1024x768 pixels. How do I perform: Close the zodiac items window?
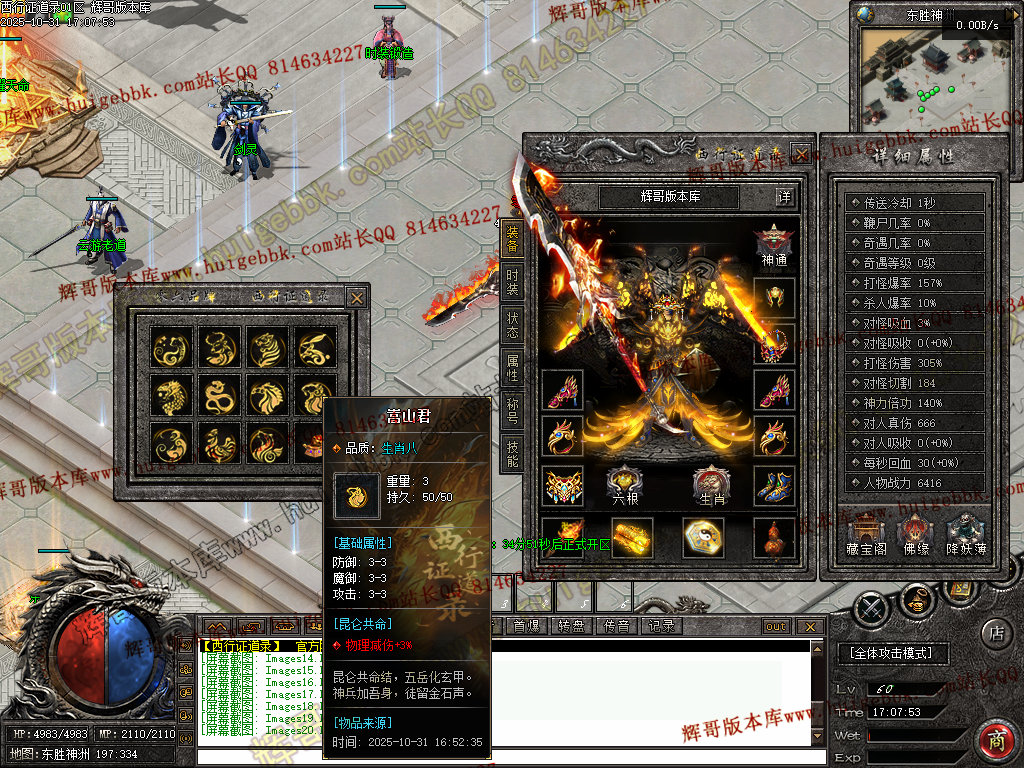point(356,297)
